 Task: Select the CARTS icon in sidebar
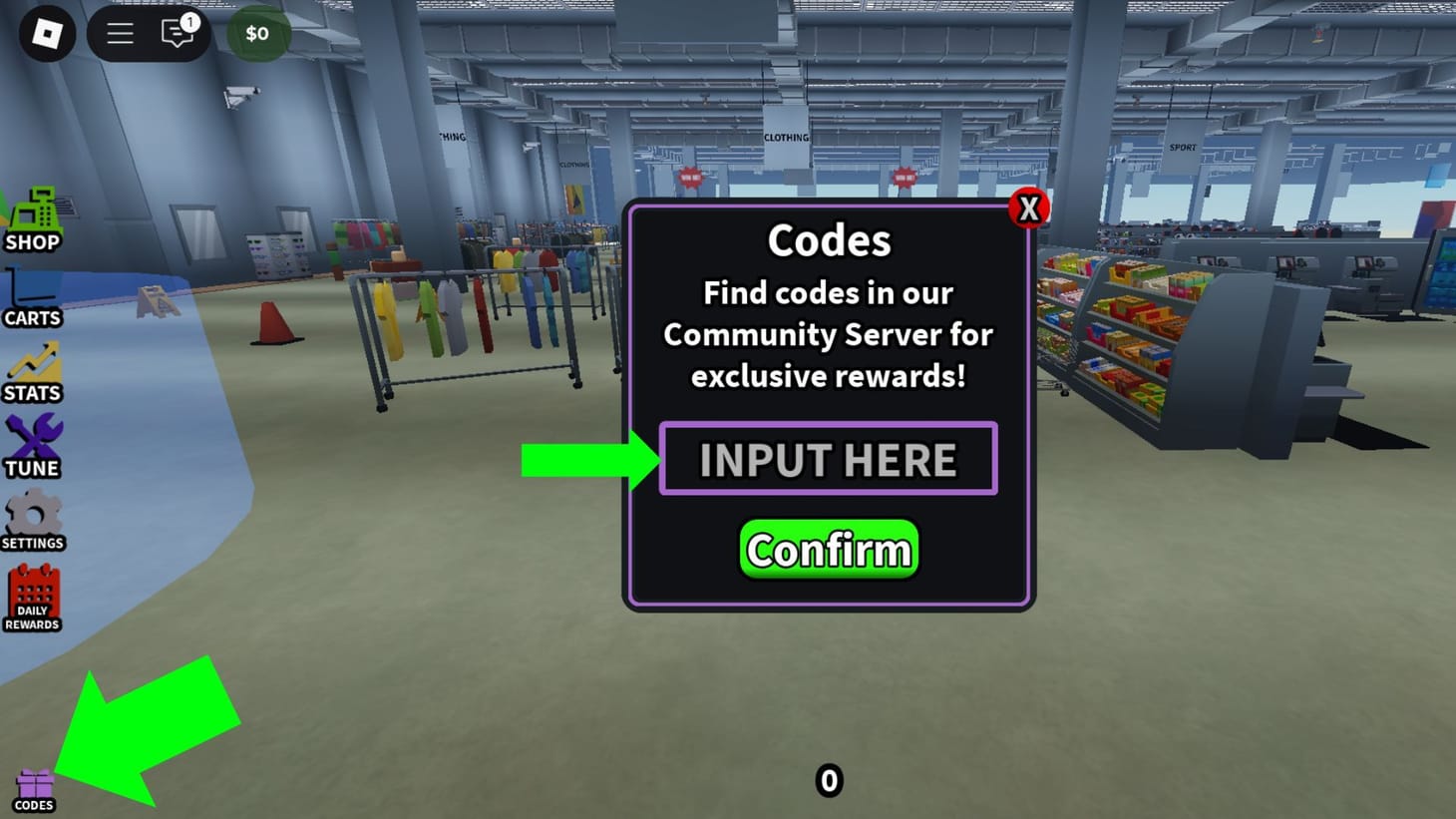tap(31, 291)
